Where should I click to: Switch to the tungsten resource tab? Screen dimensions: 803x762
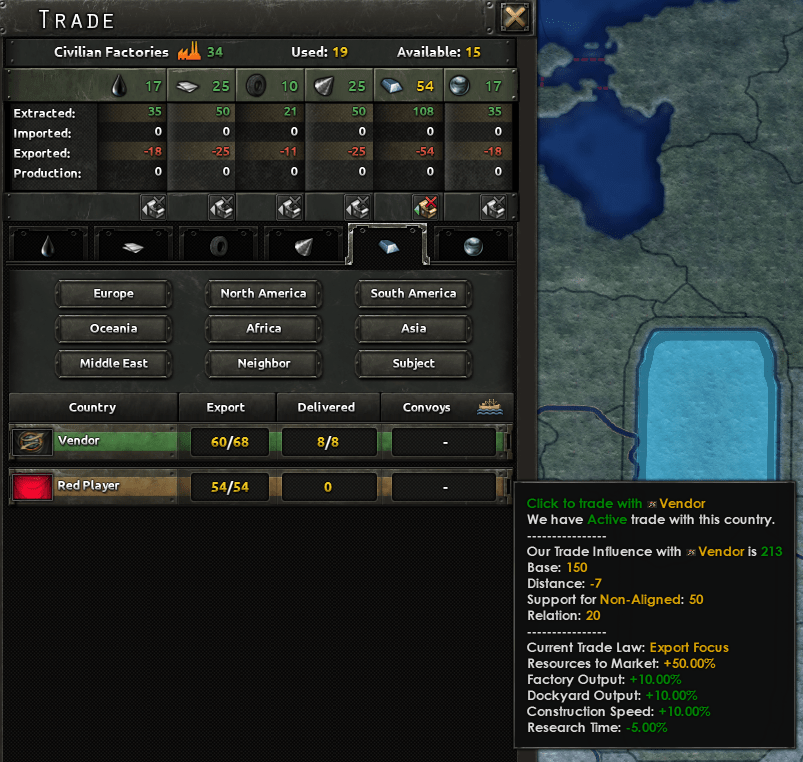[303, 246]
